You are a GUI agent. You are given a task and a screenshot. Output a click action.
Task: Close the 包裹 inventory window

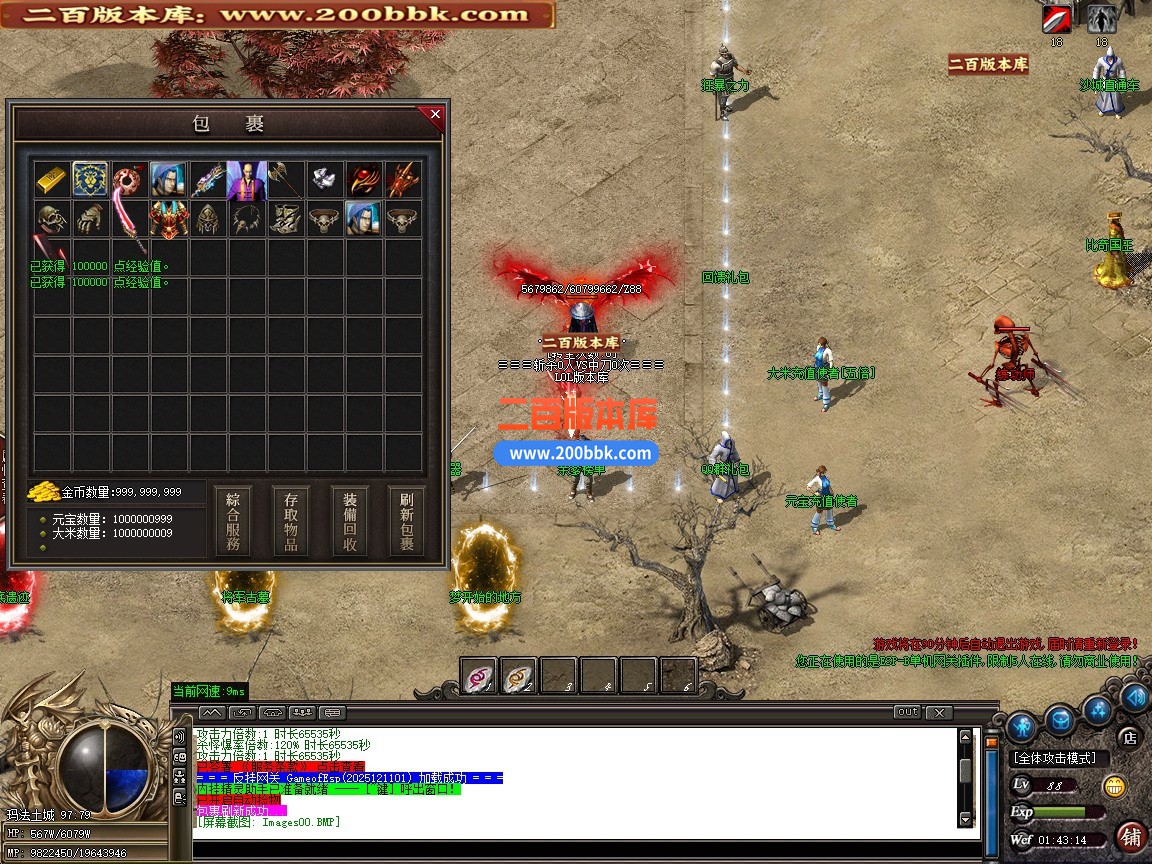point(435,115)
